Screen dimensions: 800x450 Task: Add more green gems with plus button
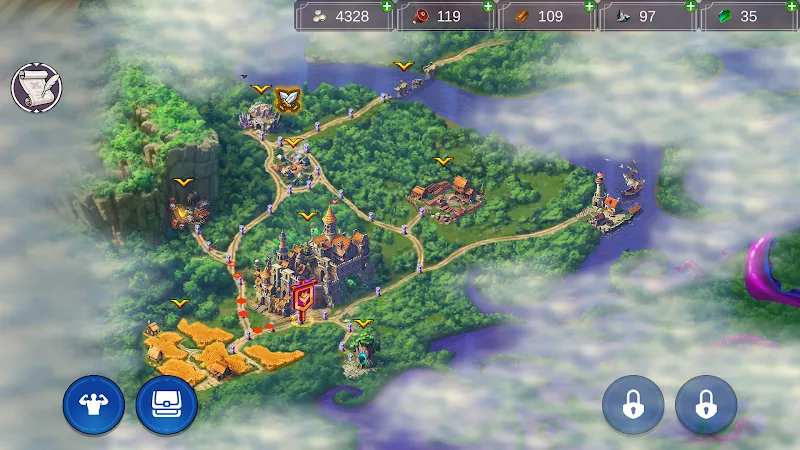pos(793,6)
